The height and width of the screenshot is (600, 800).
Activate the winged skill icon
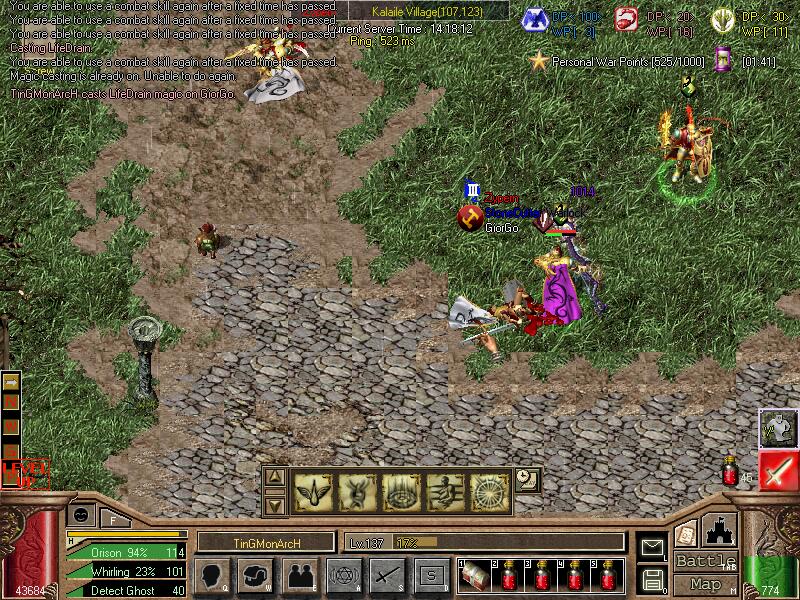312,491
